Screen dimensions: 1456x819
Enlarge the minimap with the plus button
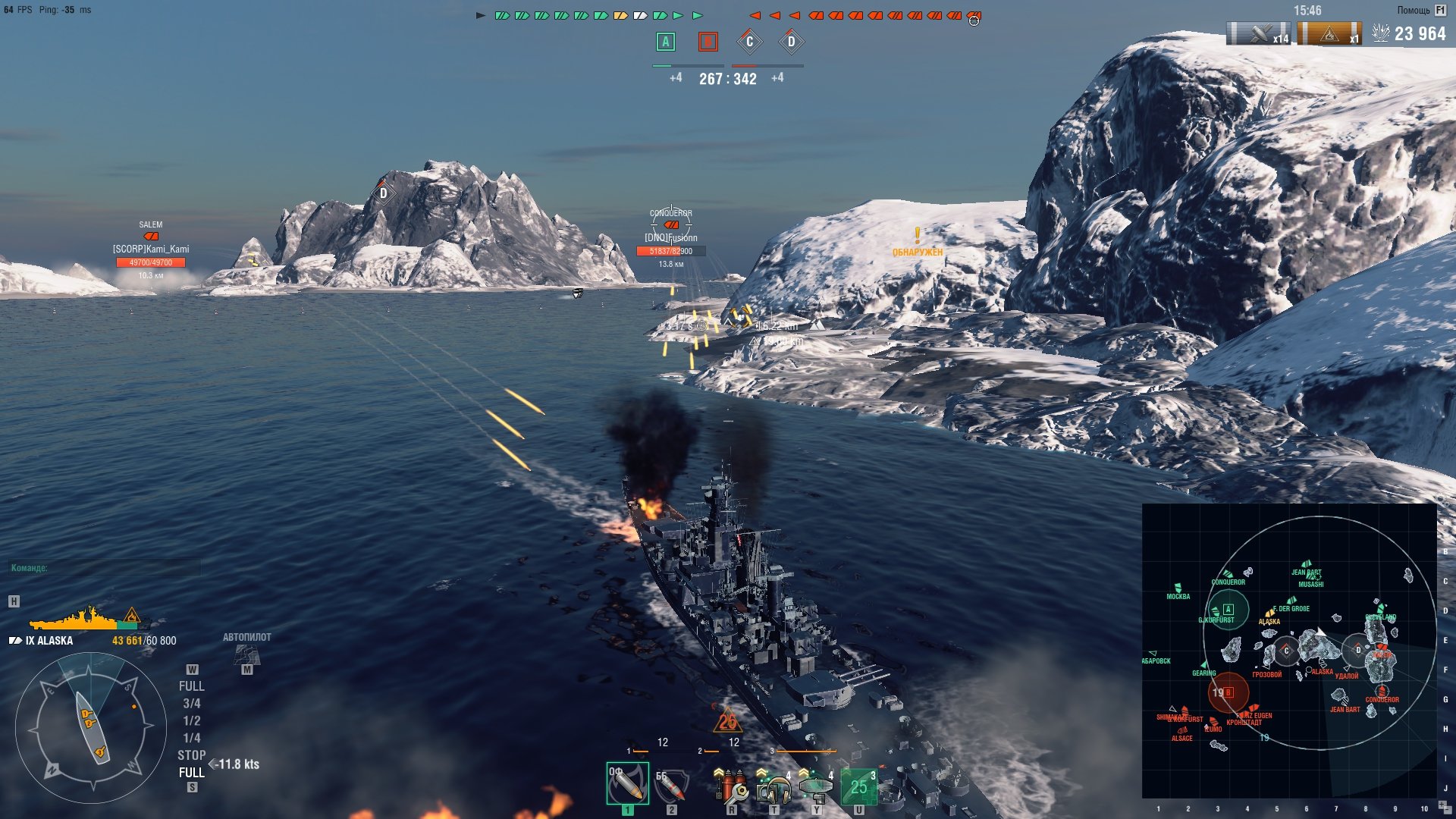click(x=1442, y=805)
